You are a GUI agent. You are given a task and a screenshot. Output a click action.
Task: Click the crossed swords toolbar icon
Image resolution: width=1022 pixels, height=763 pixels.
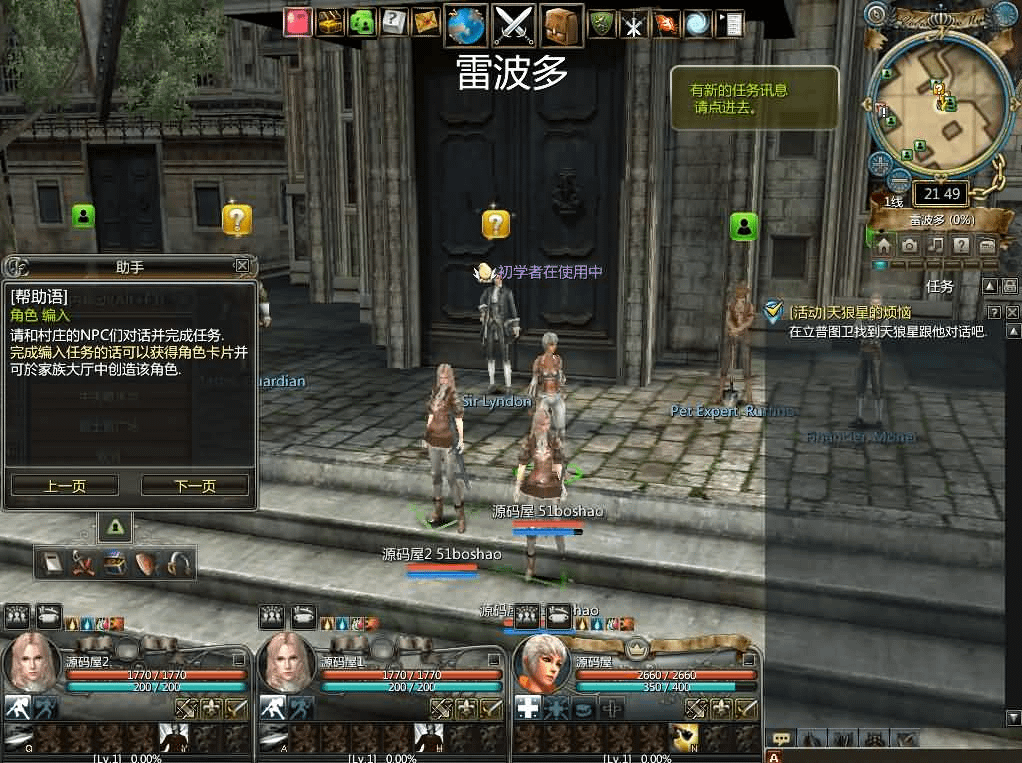coord(516,24)
